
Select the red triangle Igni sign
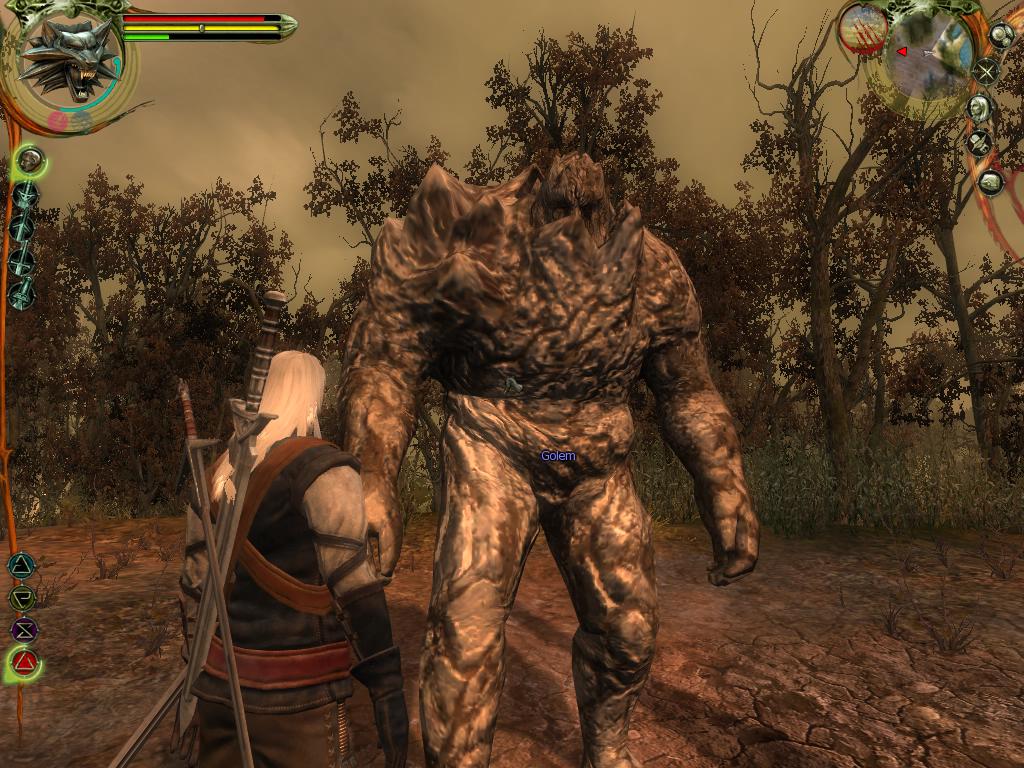[24, 661]
